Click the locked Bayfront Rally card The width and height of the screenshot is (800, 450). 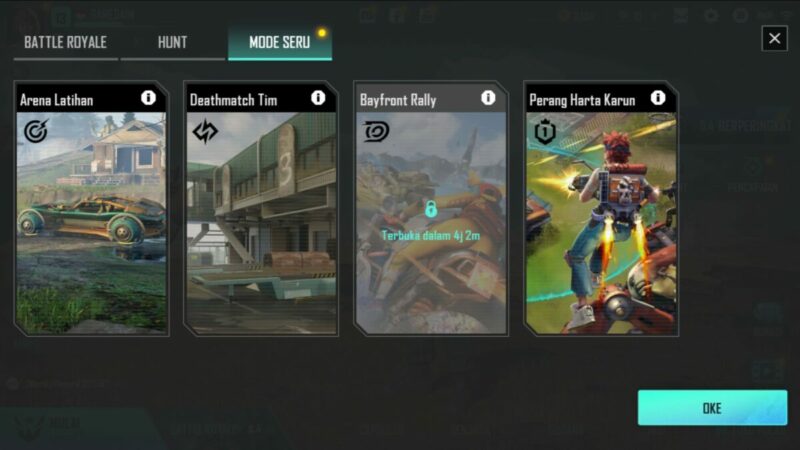[431, 220]
